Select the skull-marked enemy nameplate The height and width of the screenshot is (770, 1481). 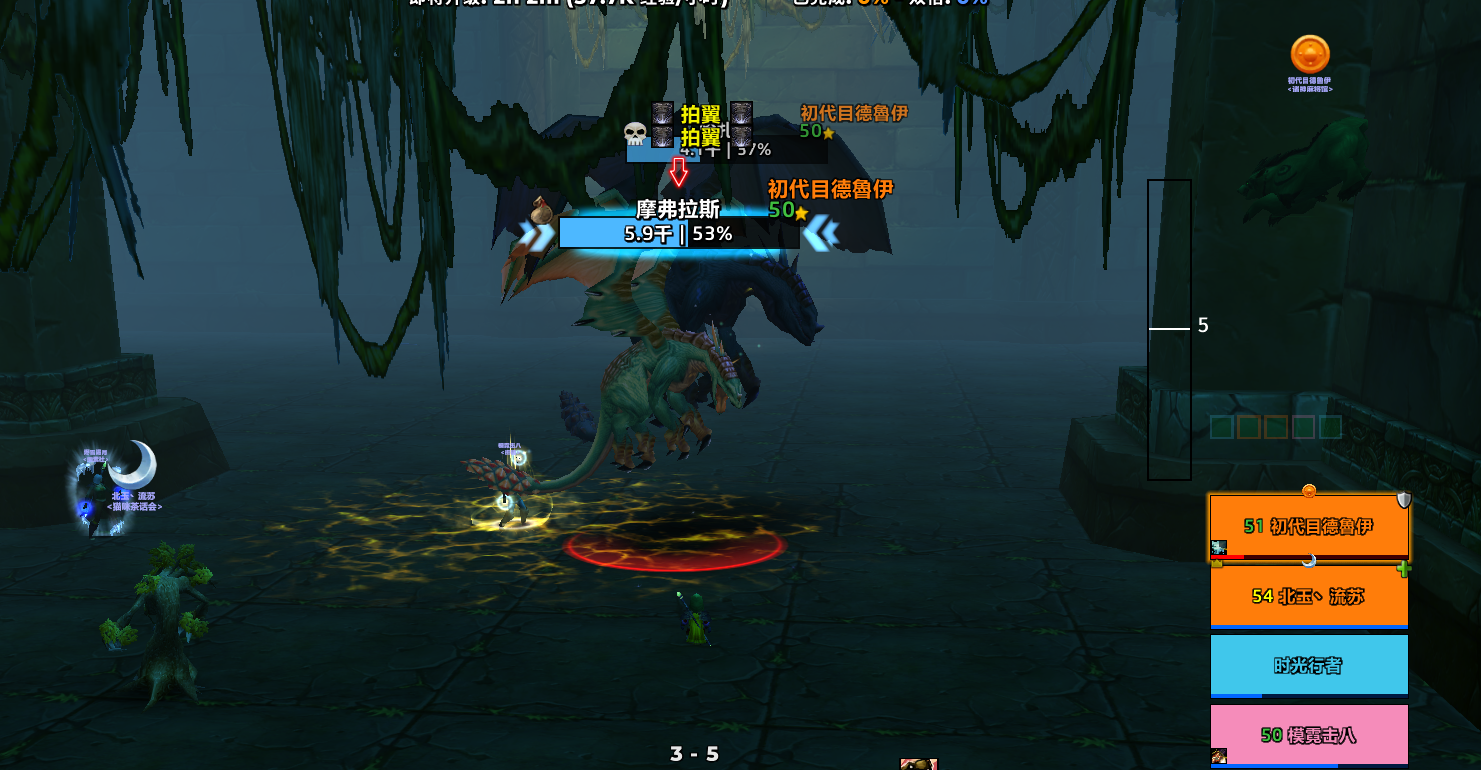726,149
